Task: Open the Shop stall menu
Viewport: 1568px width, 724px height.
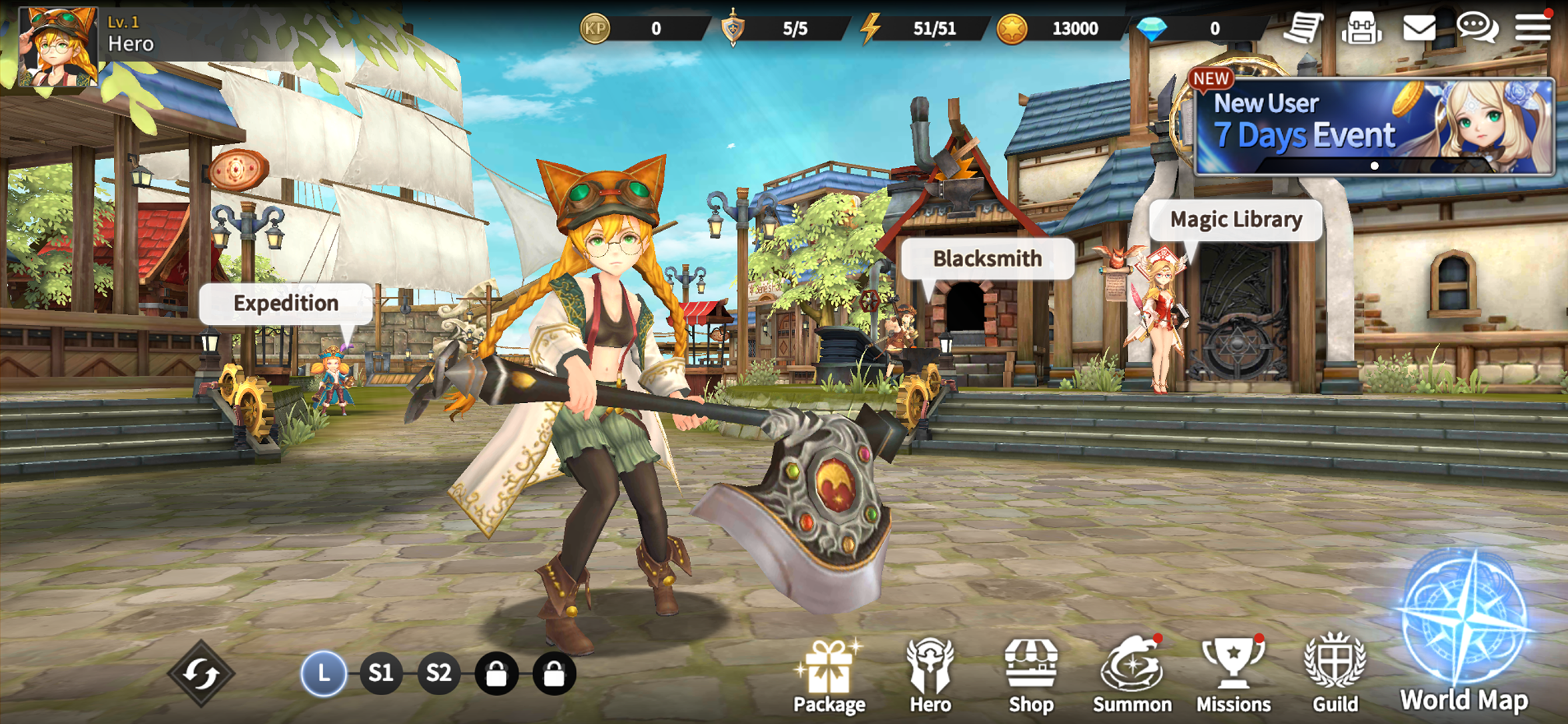Action: pyautogui.click(x=1031, y=677)
